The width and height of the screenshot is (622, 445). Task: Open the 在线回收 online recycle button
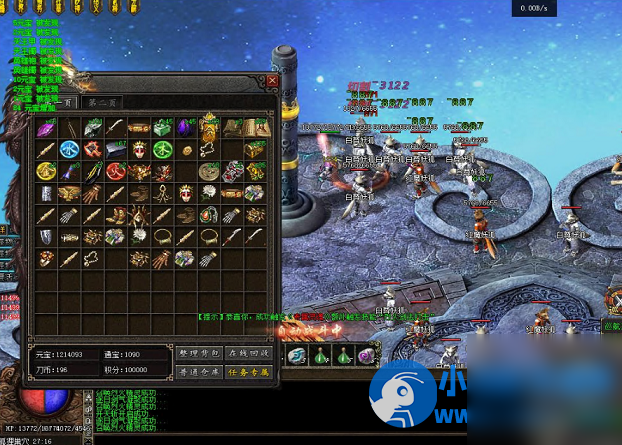(248, 353)
